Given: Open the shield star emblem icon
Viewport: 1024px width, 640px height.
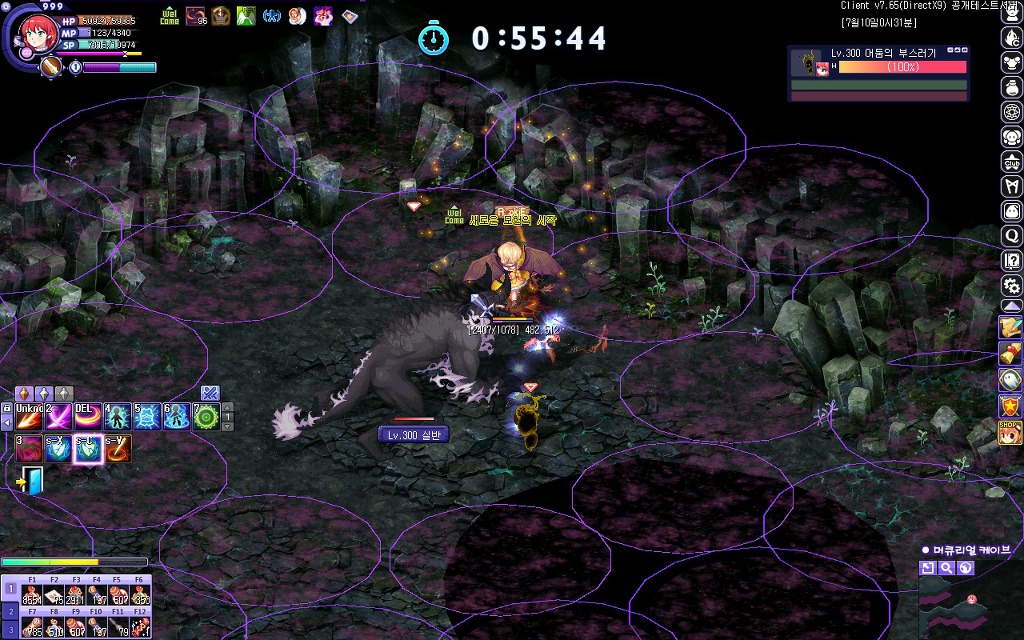Looking at the screenshot, I should (1011, 406).
